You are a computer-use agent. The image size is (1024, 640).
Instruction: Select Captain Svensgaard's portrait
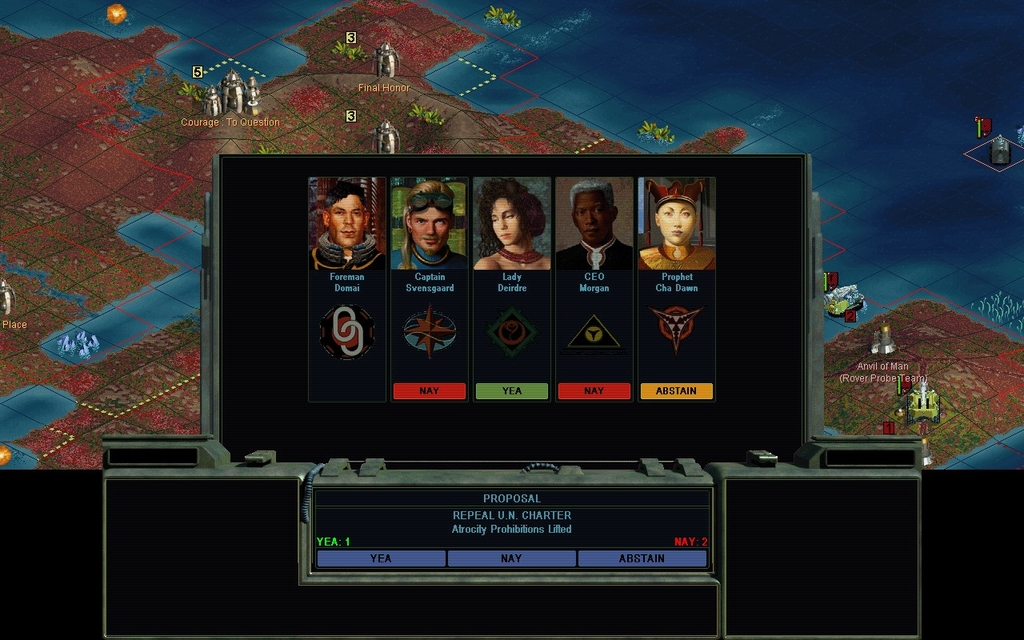pos(429,224)
